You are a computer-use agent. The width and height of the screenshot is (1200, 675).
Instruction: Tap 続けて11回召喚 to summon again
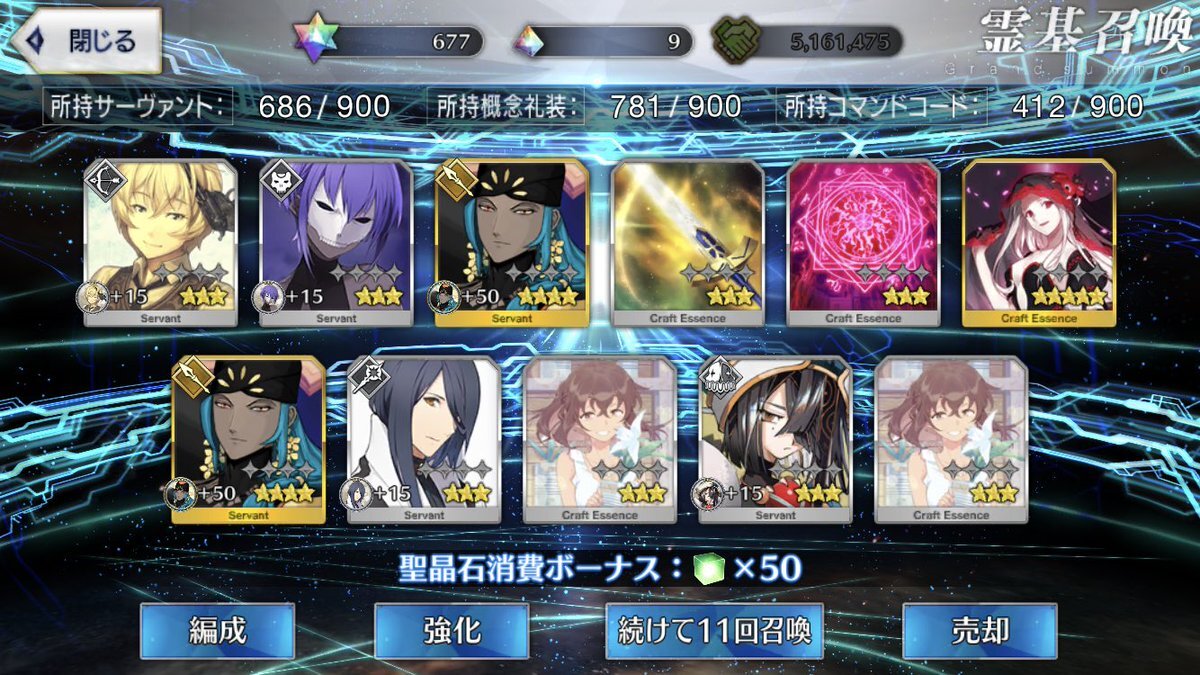coord(714,631)
